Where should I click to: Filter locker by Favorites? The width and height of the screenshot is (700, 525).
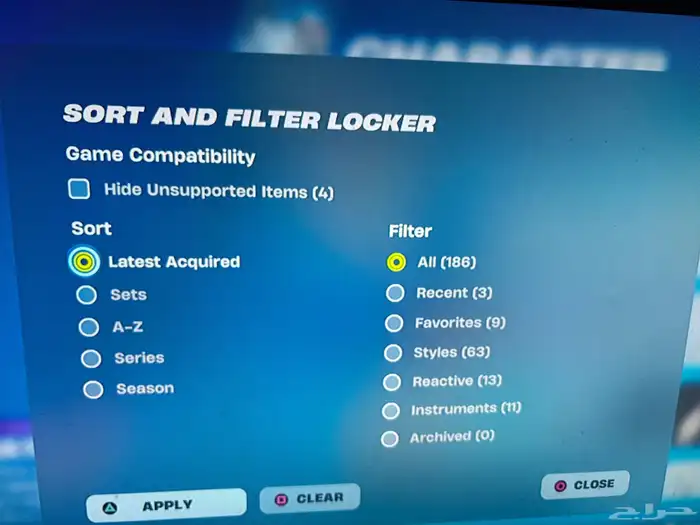coord(394,323)
